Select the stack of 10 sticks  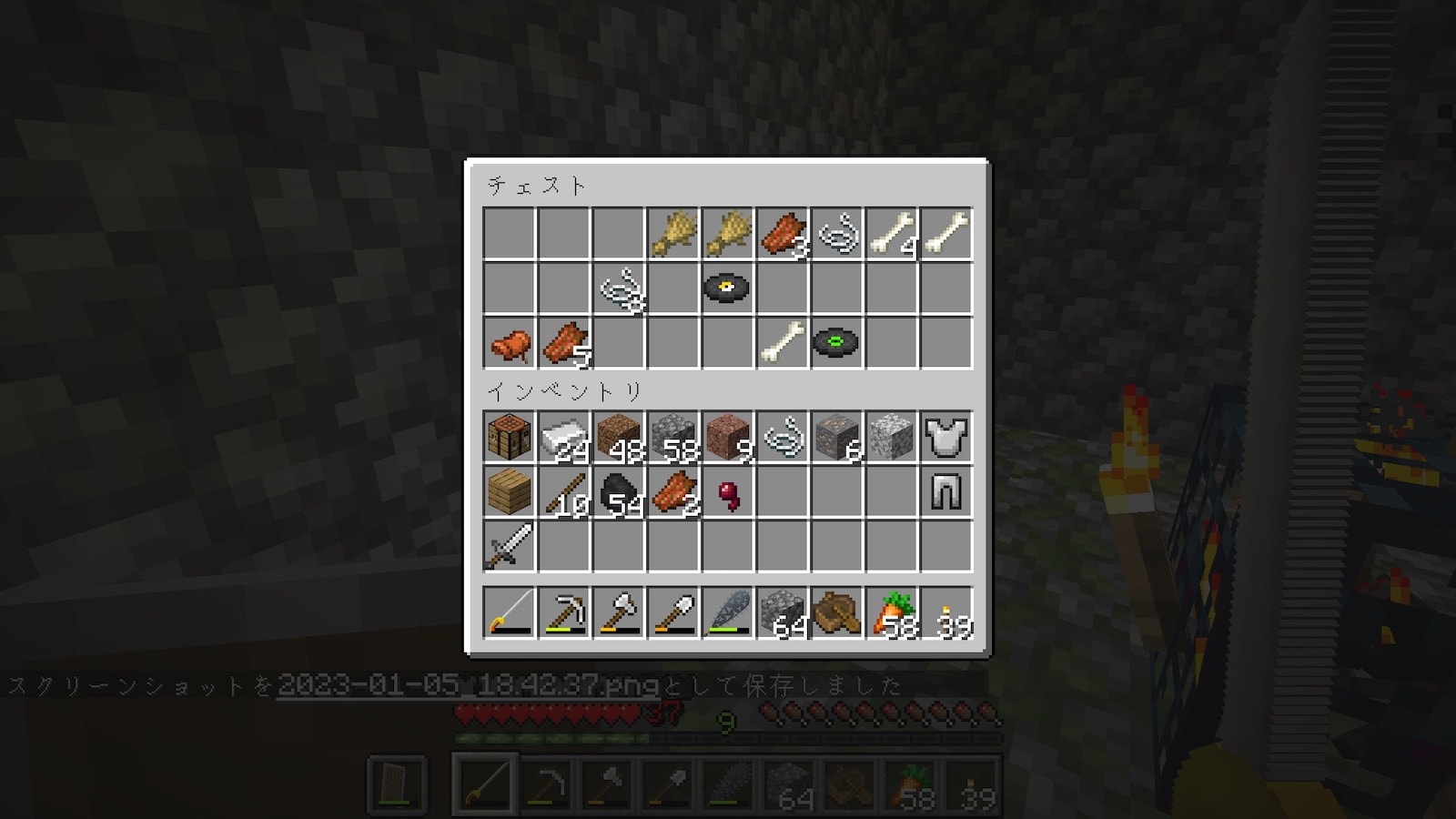click(564, 491)
